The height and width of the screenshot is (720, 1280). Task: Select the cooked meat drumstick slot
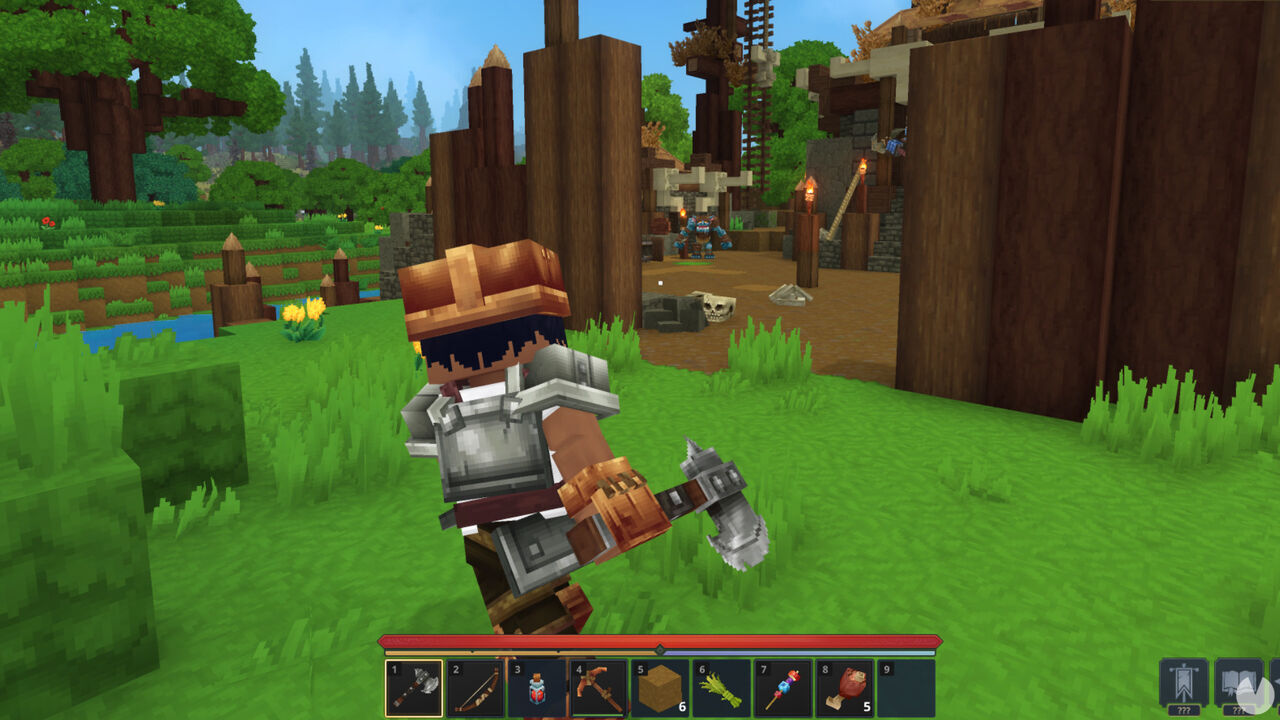coord(844,688)
